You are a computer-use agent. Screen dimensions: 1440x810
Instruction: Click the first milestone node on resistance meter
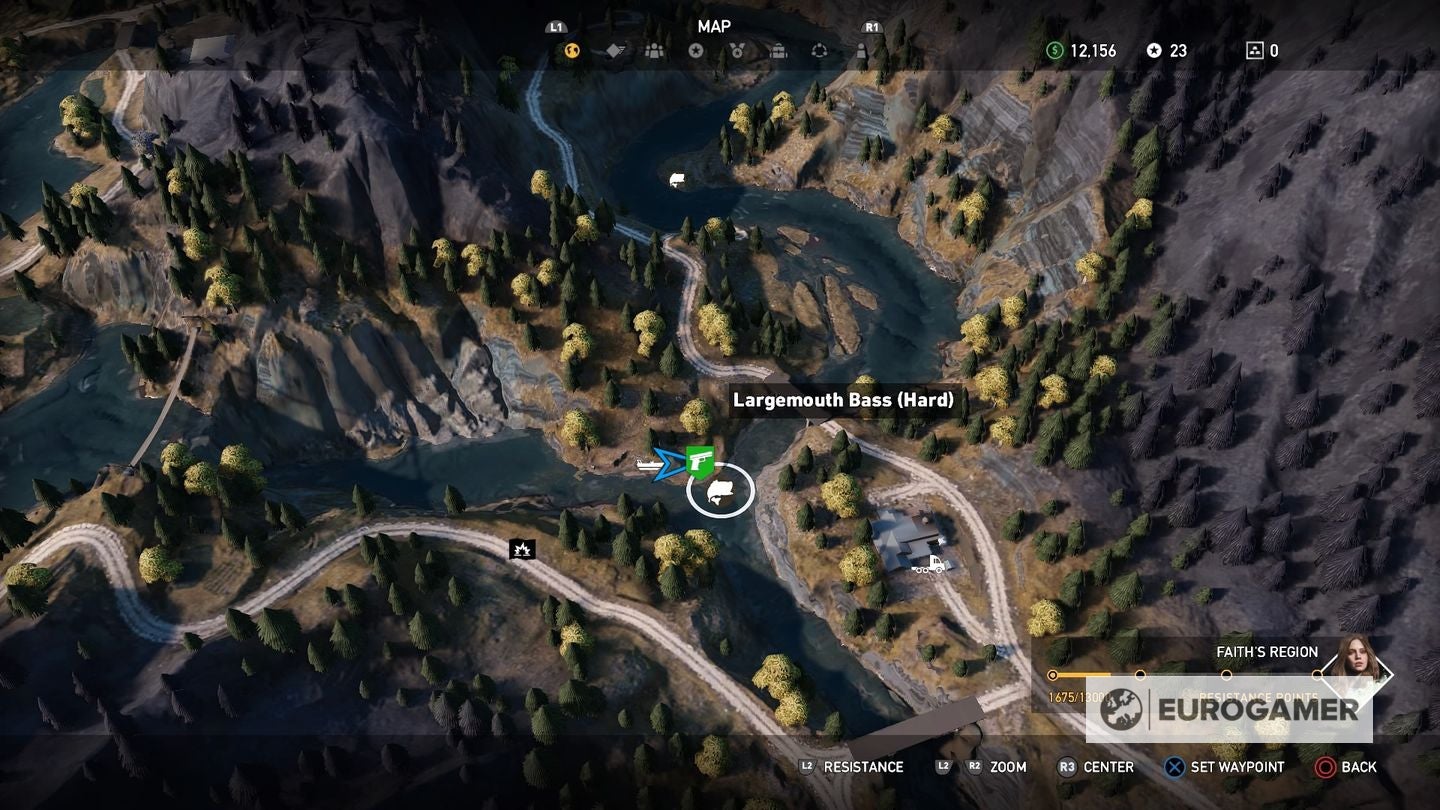click(x=1052, y=675)
